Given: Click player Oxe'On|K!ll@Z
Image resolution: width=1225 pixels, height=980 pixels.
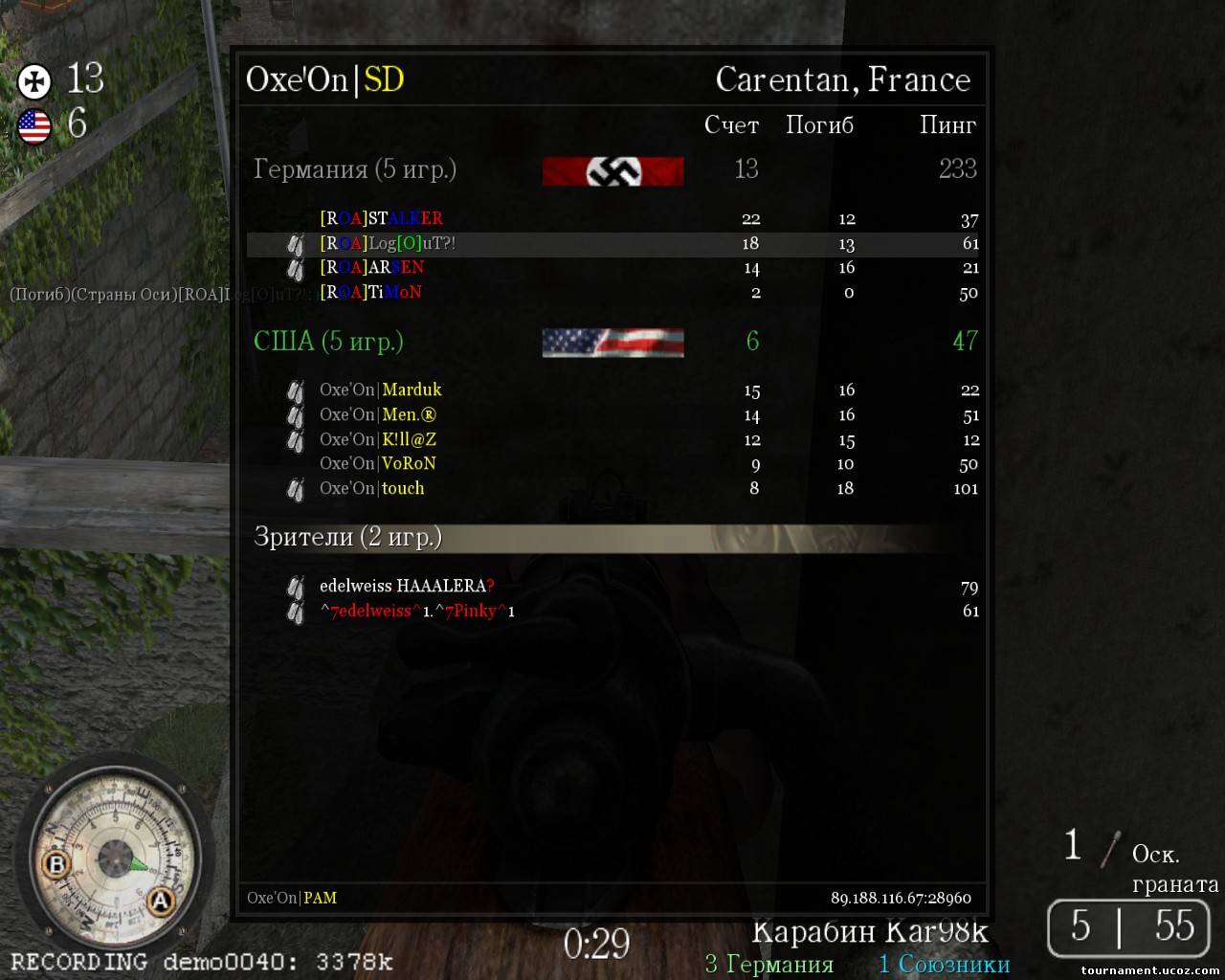Looking at the screenshot, I should coord(378,440).
